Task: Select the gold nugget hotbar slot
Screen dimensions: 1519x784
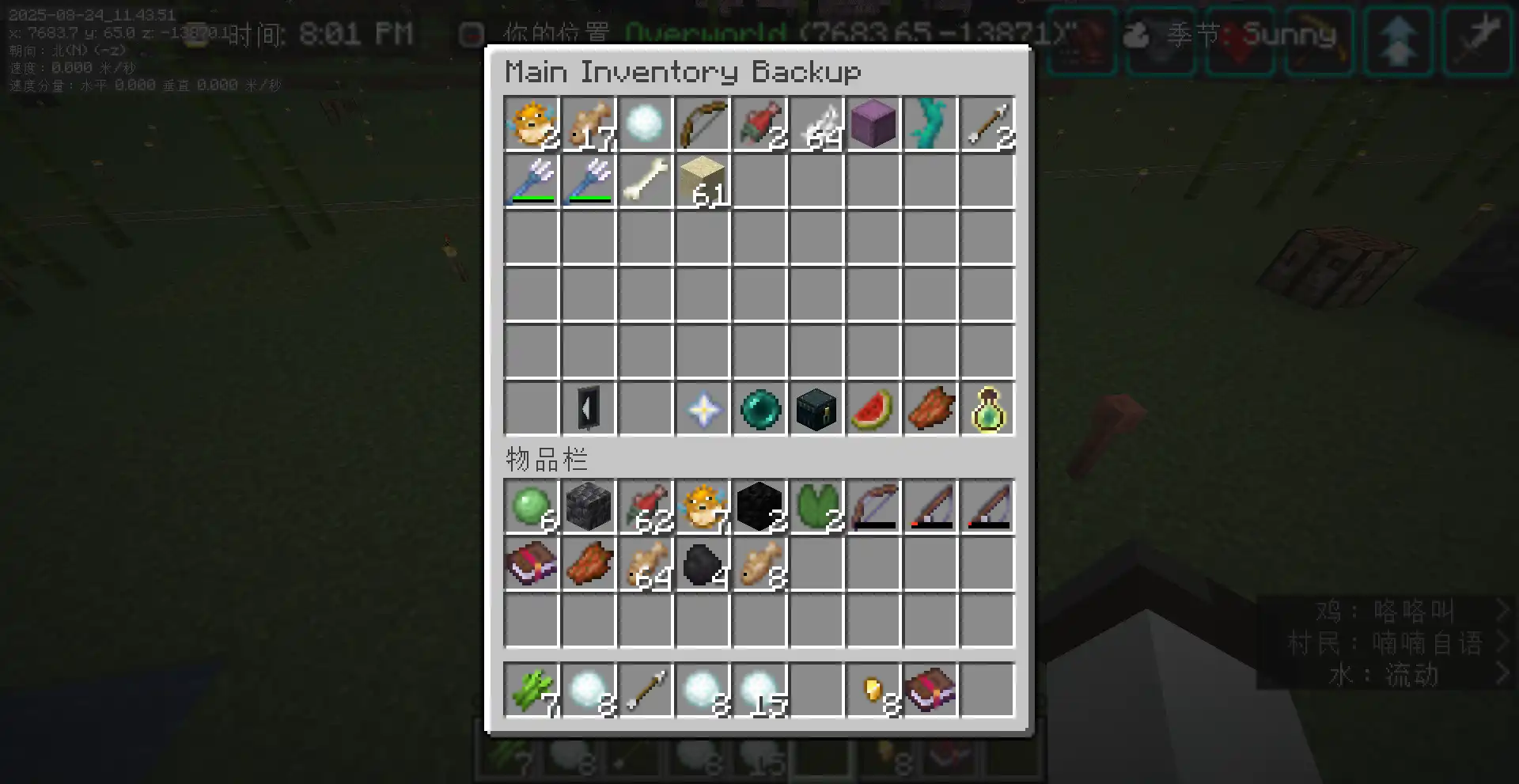Action: [873, 690]
